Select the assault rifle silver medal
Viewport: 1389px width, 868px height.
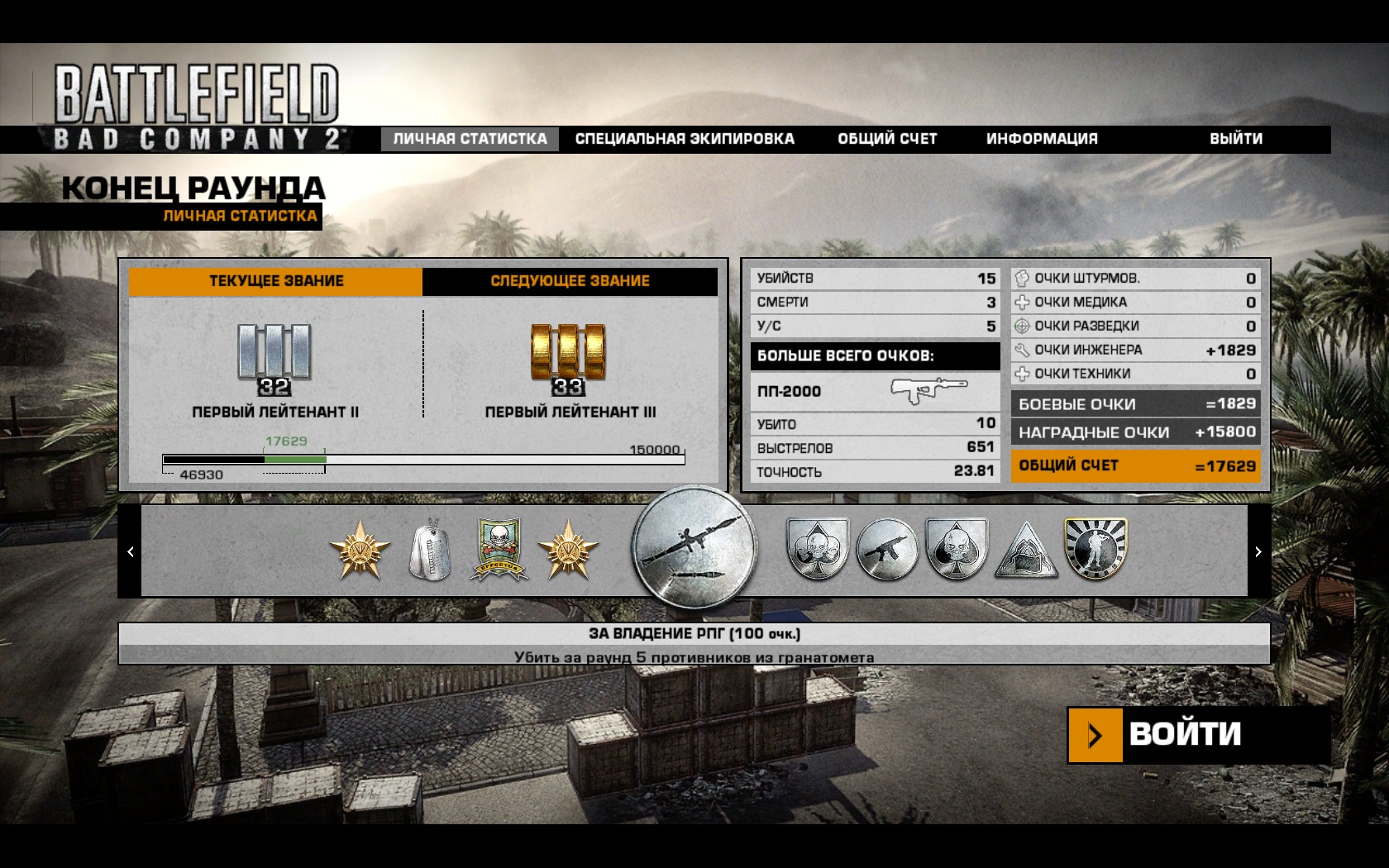[x=887, y=550]
